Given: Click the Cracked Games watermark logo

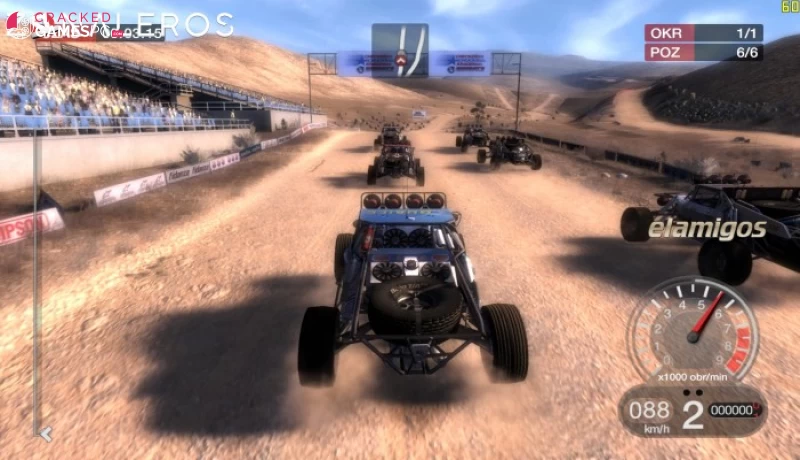Looking at the screenshot, I should tap(60, 24).
